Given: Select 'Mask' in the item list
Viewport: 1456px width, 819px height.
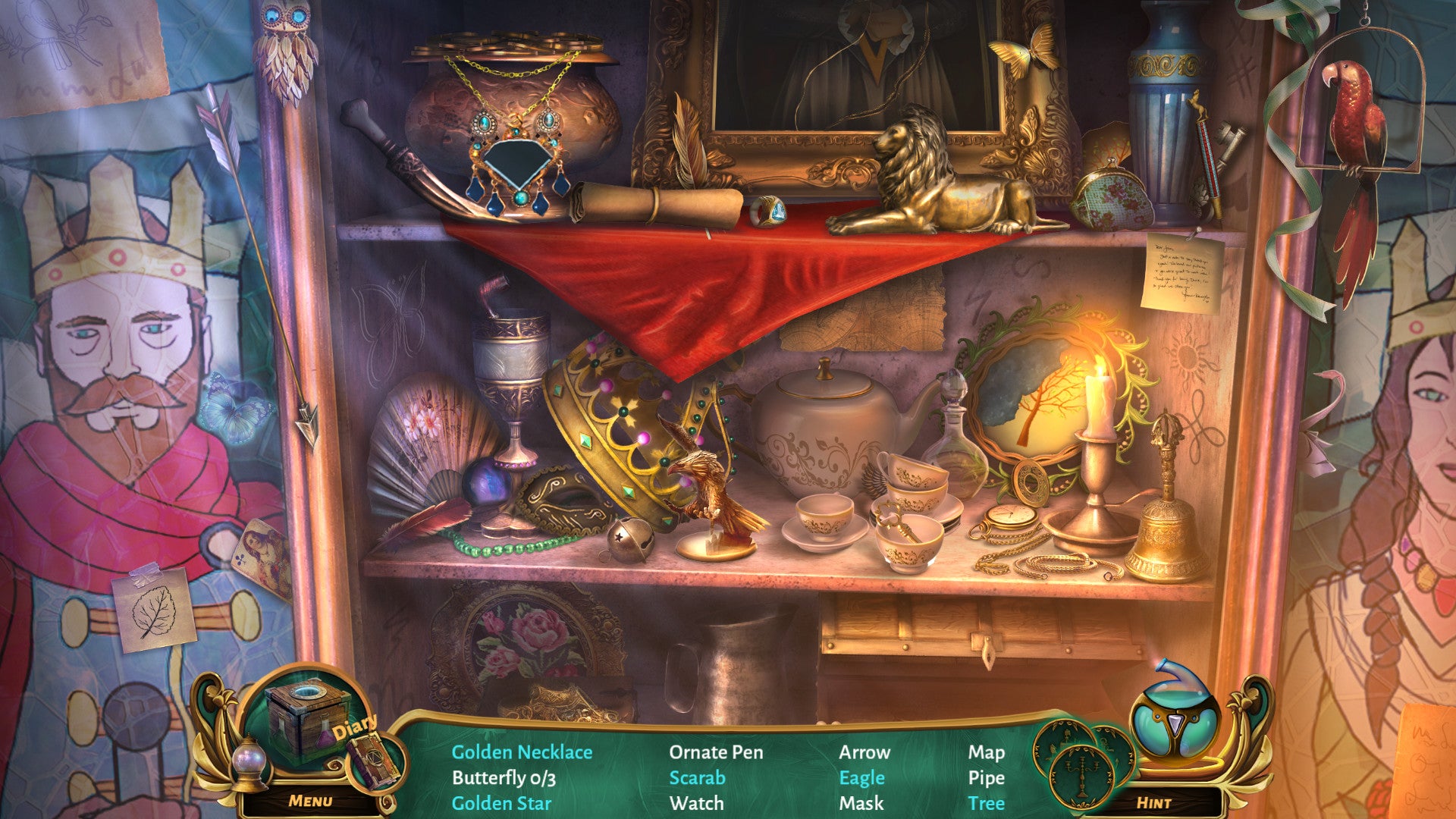Looking at the screenshot, I should tap(861, 803).
